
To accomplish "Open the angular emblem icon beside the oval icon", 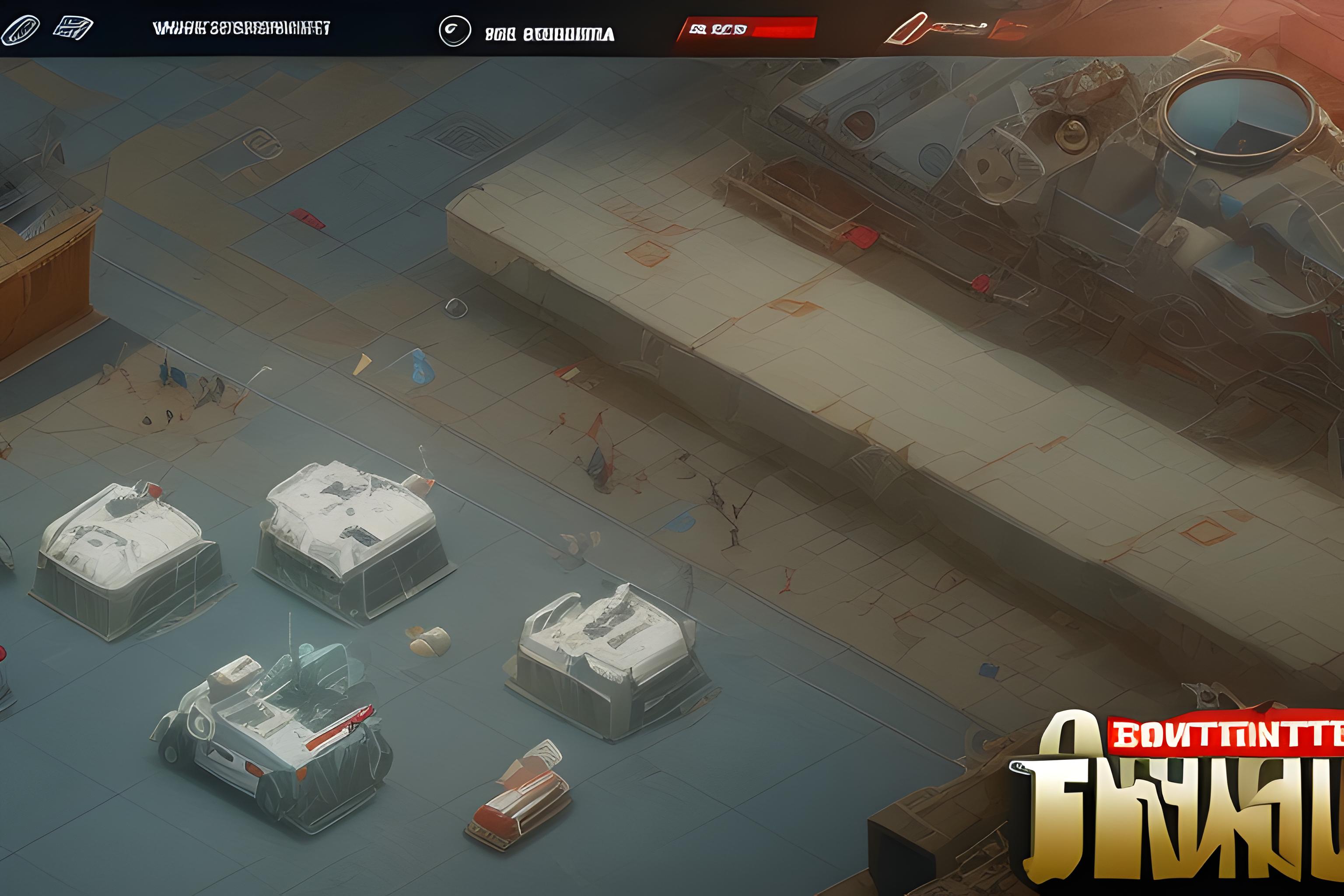I will (73, 28).
